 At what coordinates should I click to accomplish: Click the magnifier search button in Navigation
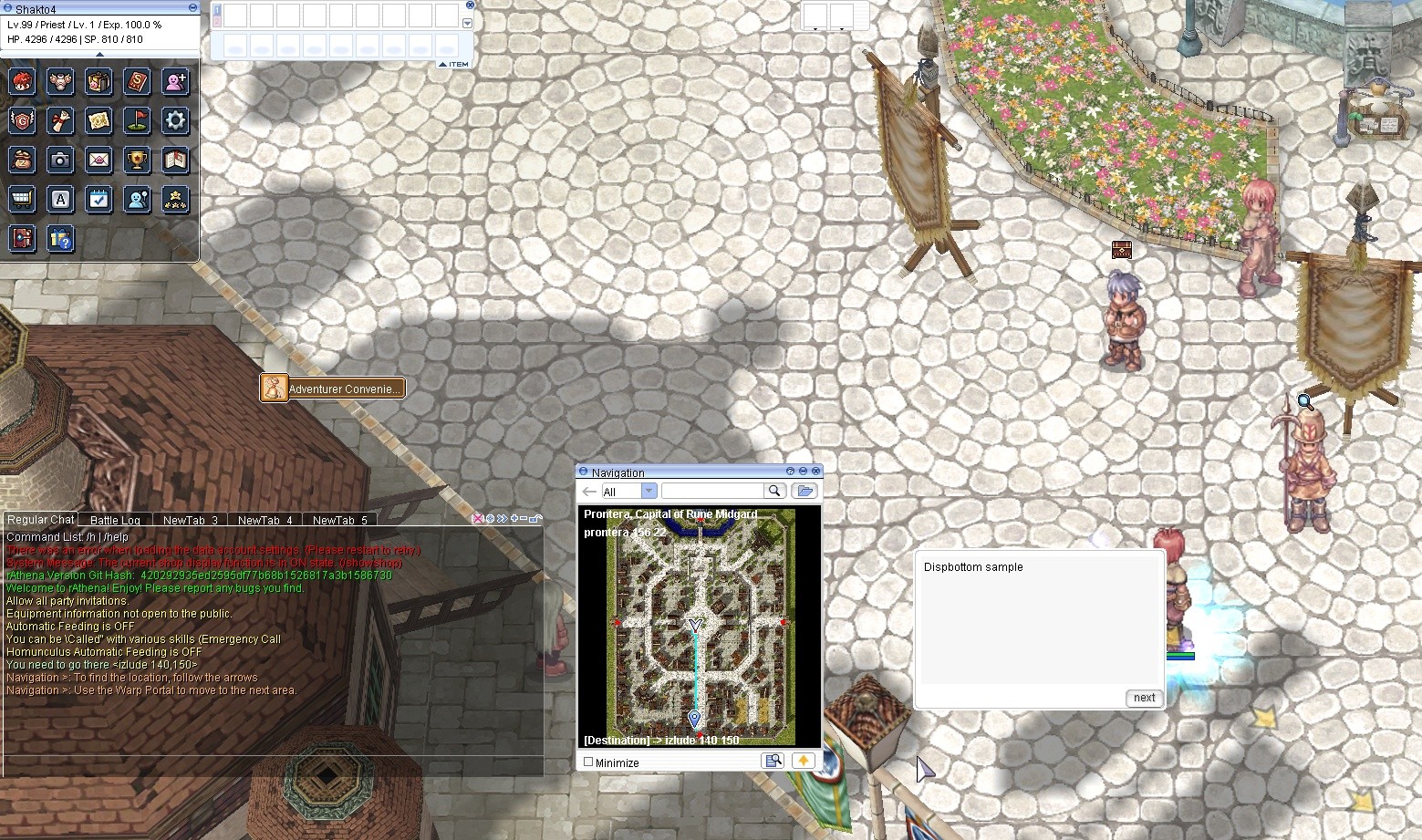tap(773, 491)
